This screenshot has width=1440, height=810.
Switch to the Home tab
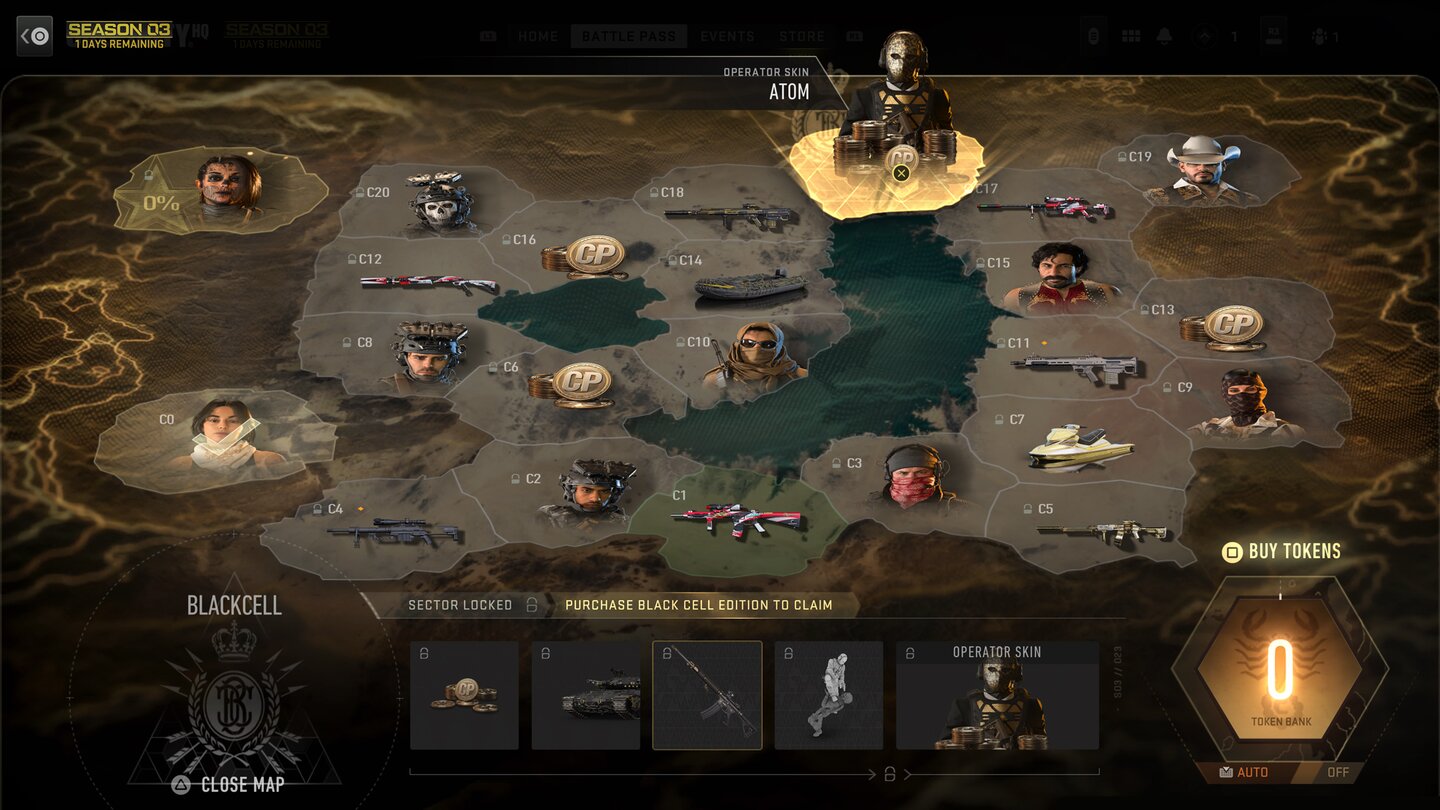pyautogui.click(x=538, y=36)
